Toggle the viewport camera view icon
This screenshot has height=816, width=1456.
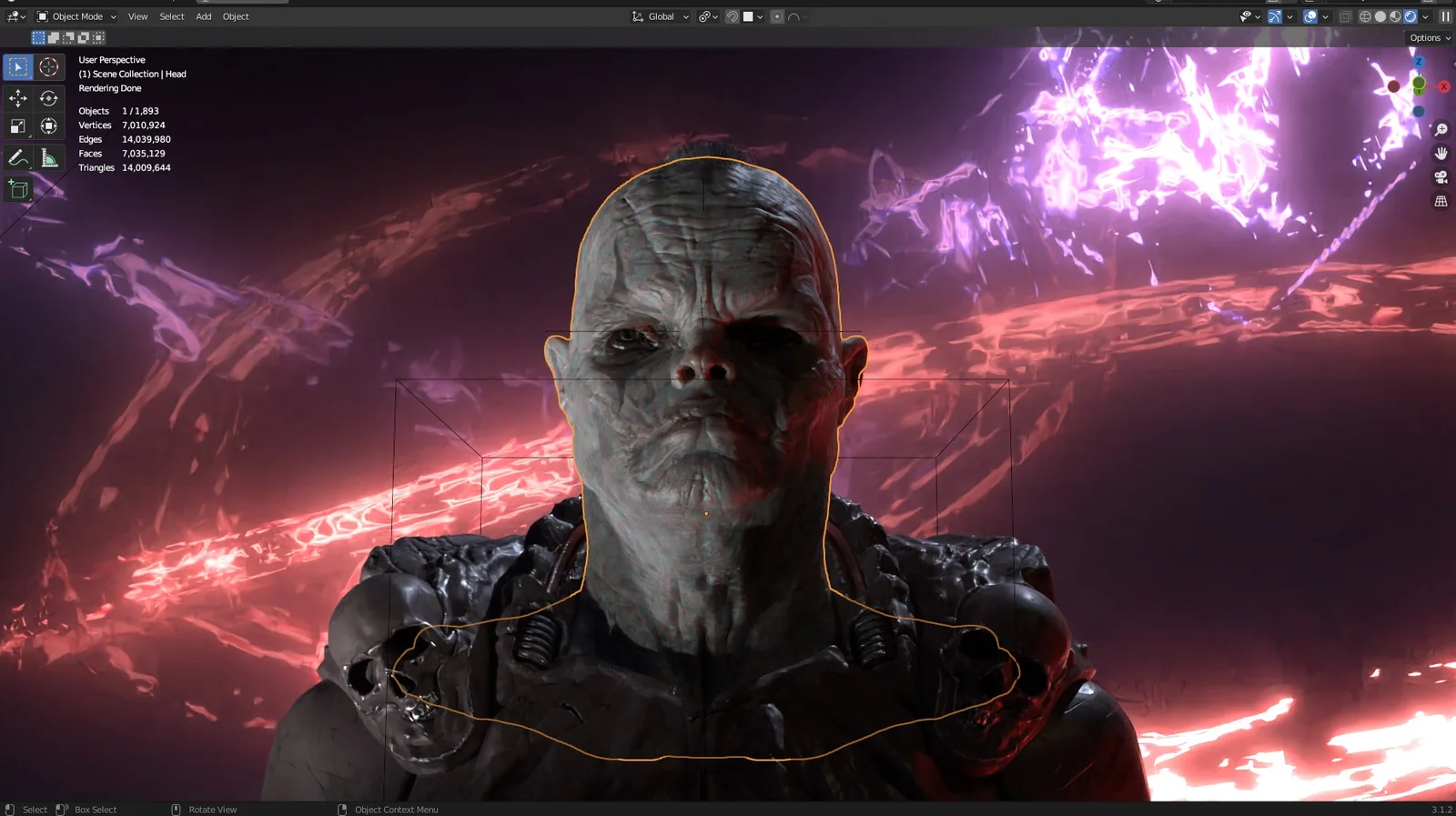[x=1441, y=176]
